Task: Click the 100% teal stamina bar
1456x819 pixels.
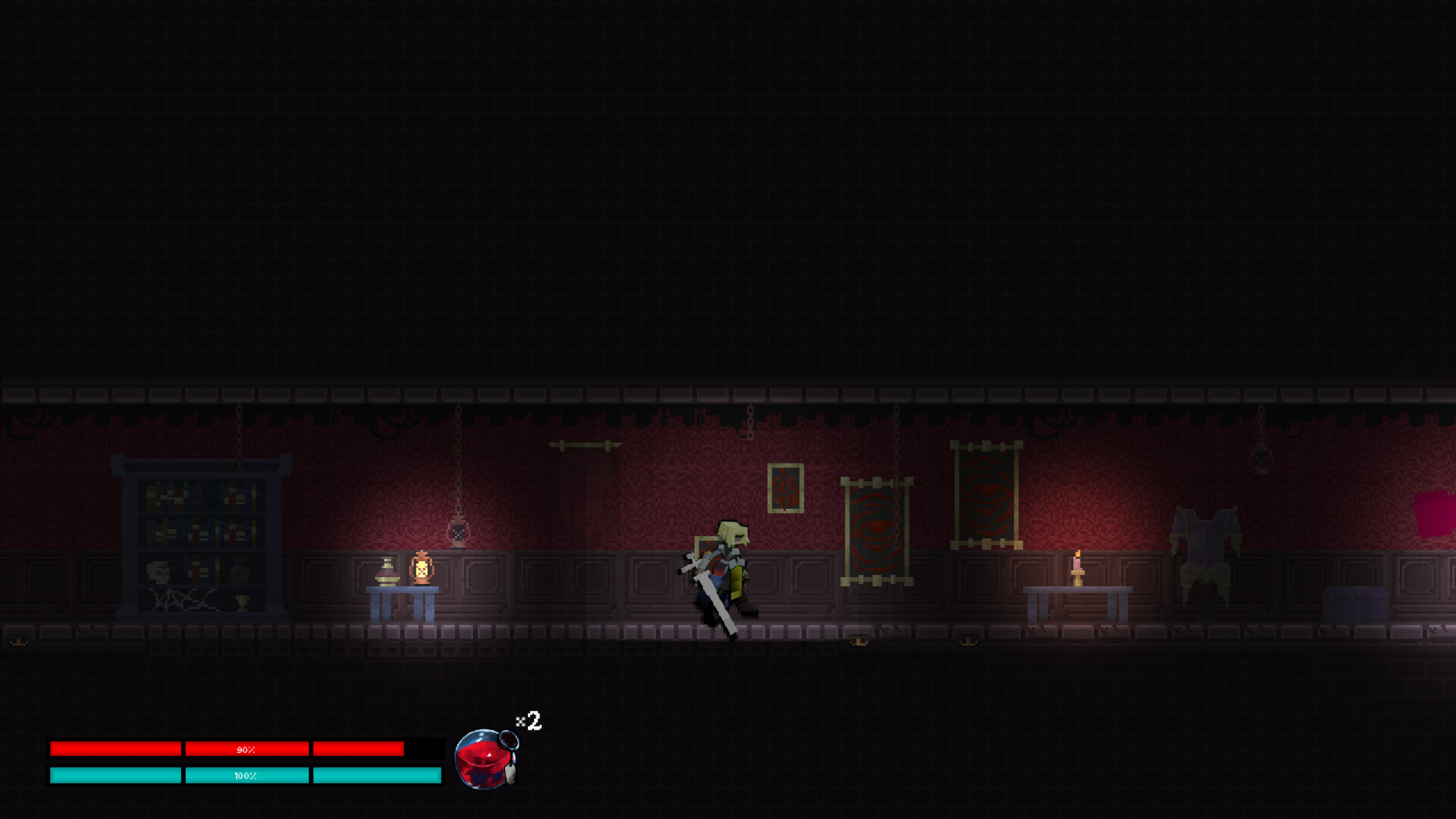Action: click(x=246, y=776)
